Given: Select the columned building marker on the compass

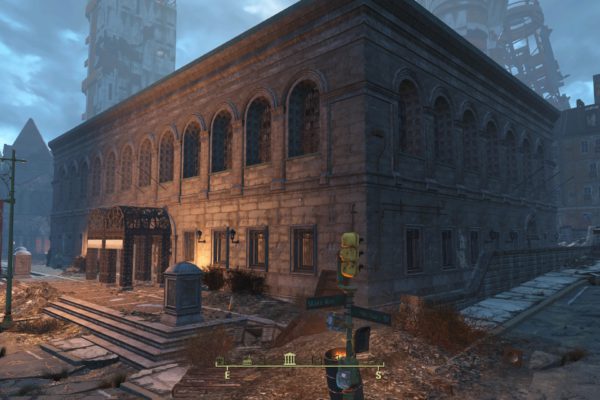Looking at the screenshot, I should (290, 359).
